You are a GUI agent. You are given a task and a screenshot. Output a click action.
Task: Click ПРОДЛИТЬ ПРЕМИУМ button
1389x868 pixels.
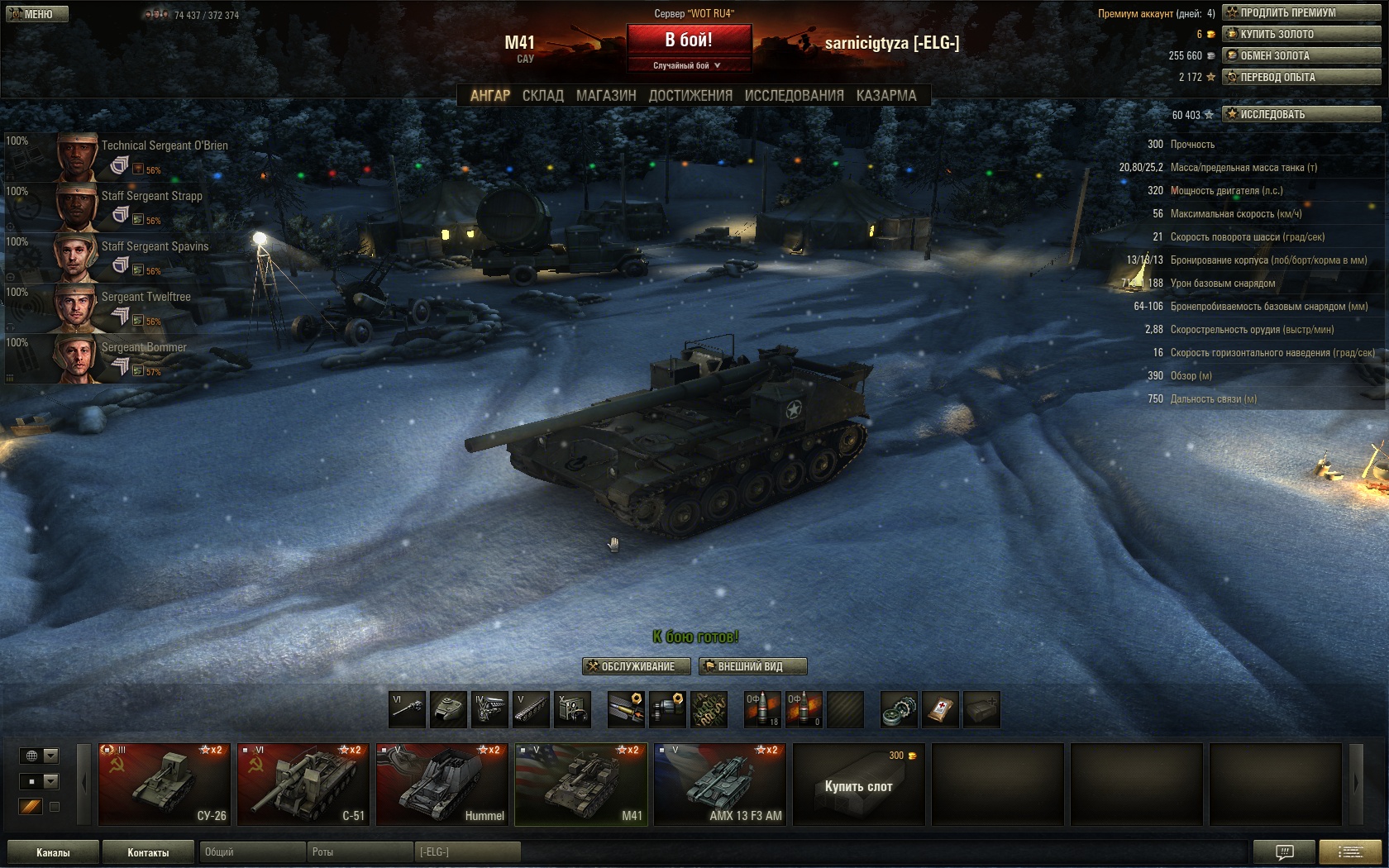[x=1301, y=12]
